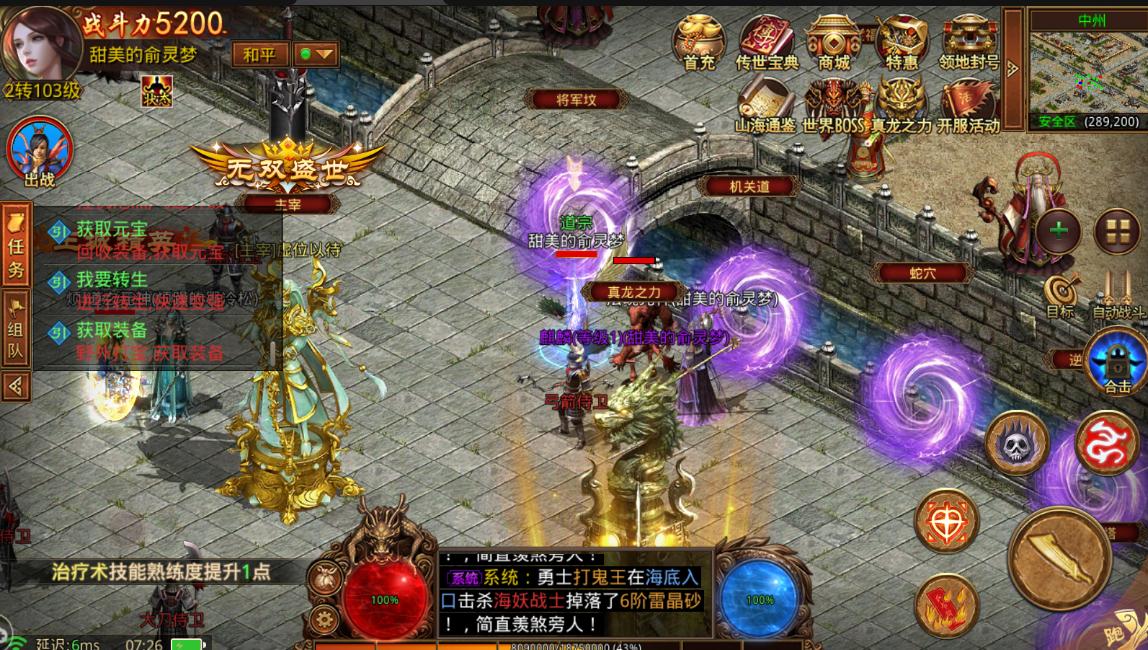
Task: Click the green plus button
Action: tap(1059, 230)
